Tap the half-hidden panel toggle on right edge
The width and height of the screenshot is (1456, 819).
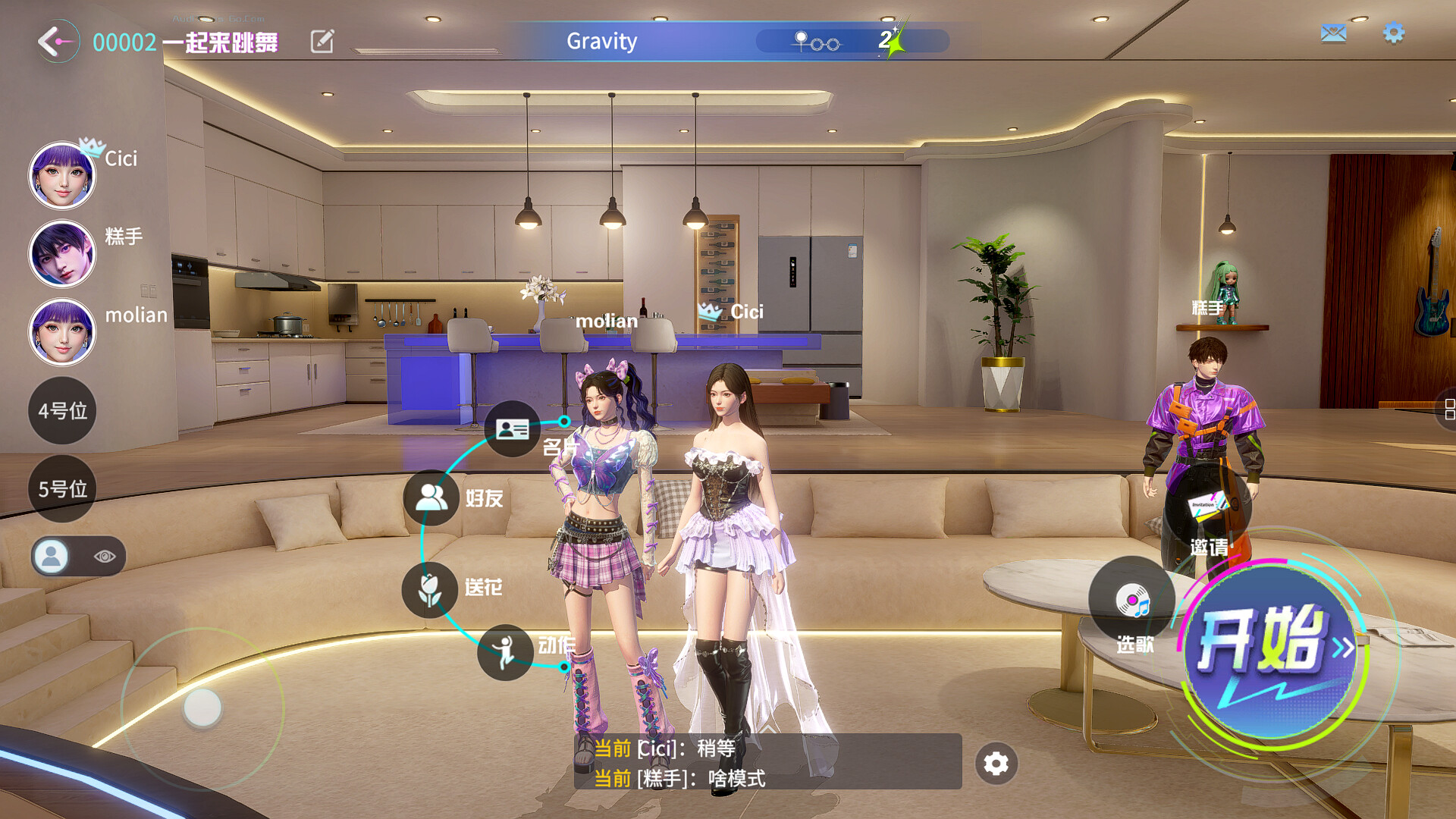pyautogui.click(x=1451, y=410)
